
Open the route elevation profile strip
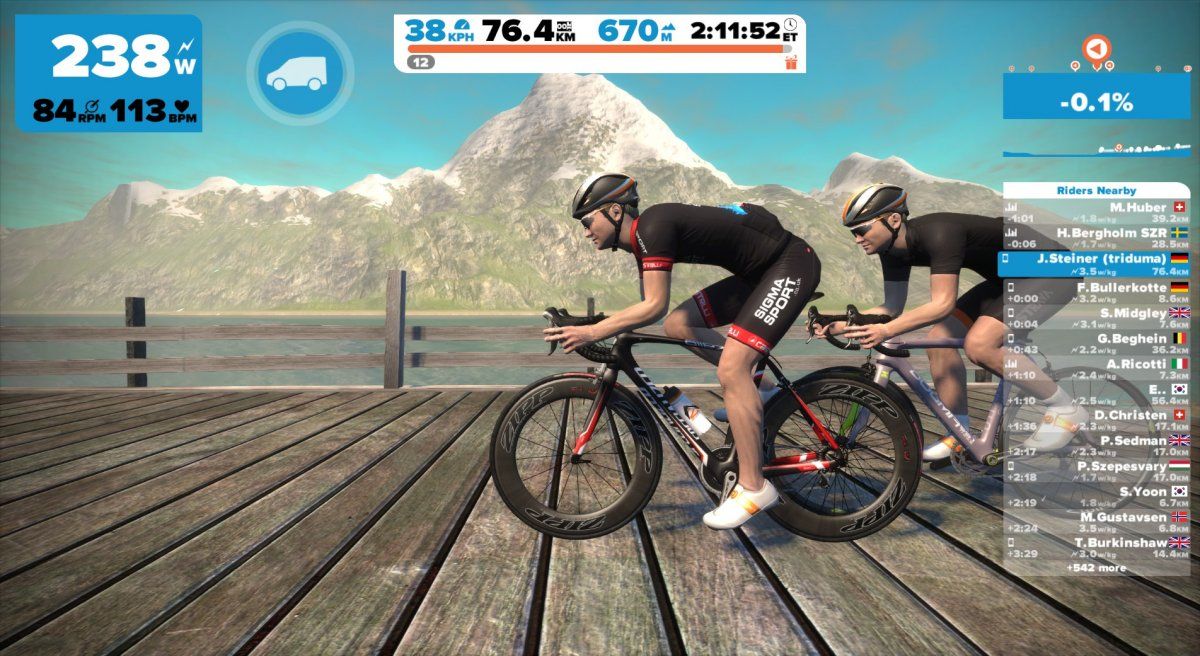(1097, 150)
